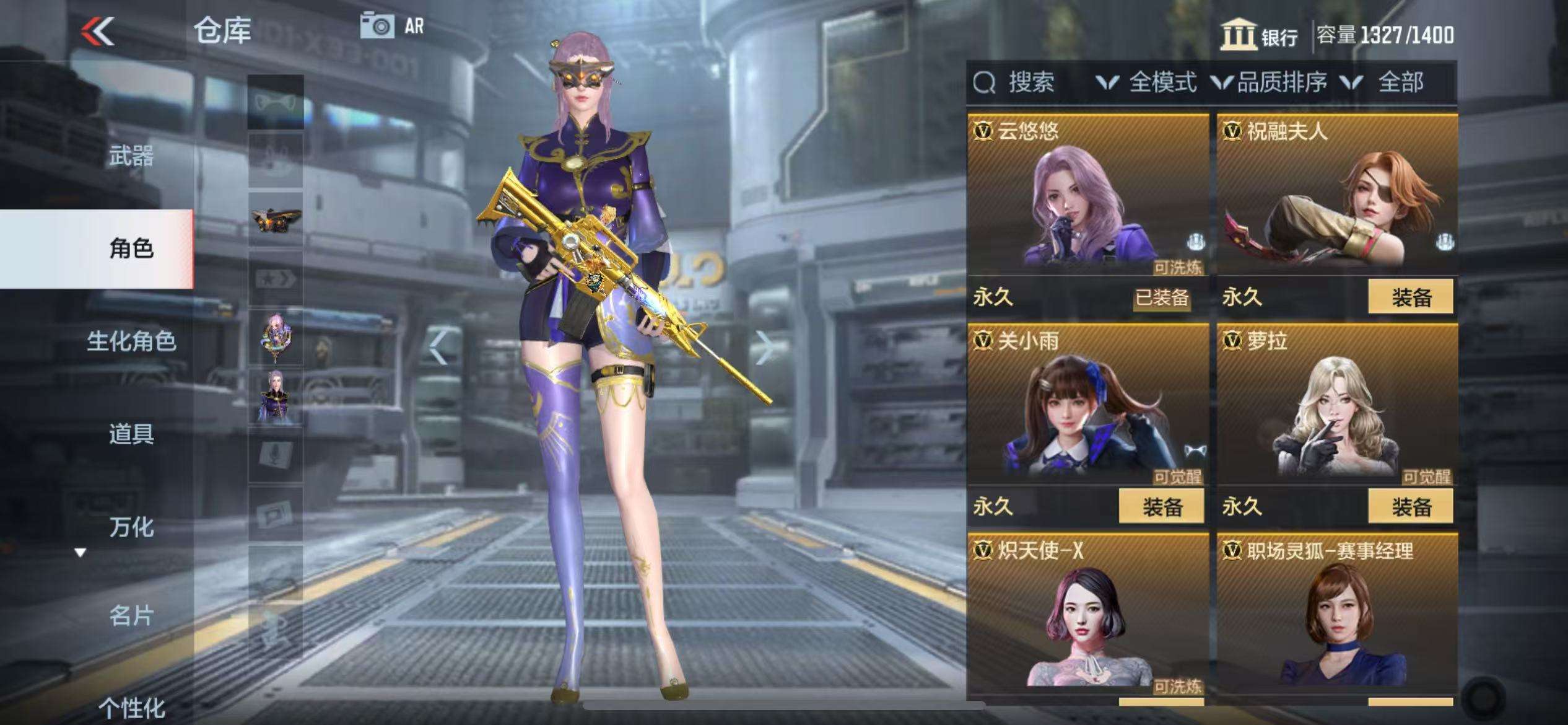1568x725 pixels.
Task: Show the 名片 name card tab
Action: [x=131, y=615]
